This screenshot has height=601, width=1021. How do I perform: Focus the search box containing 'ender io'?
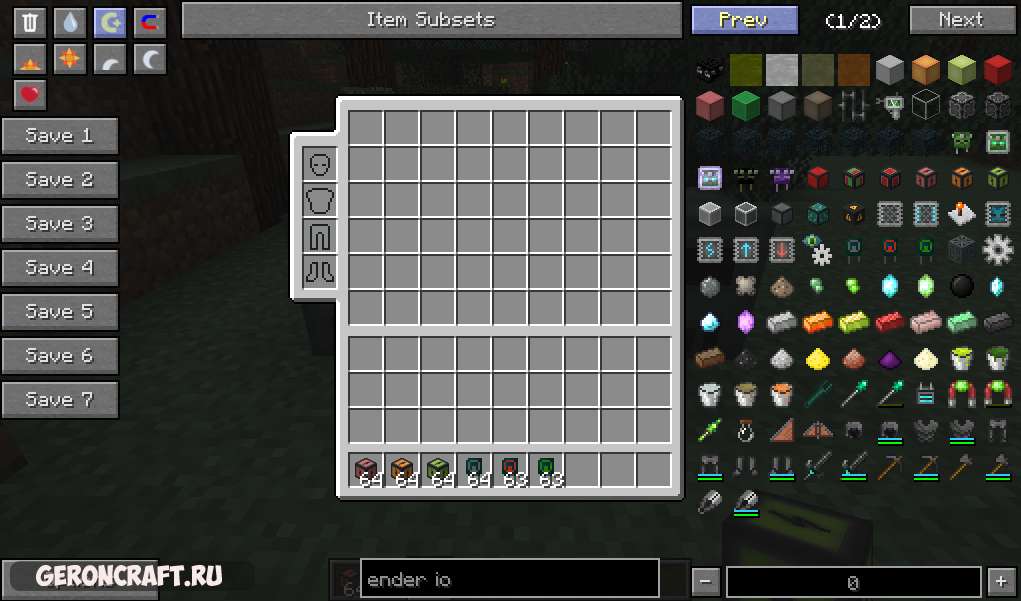tap(509, 580)
